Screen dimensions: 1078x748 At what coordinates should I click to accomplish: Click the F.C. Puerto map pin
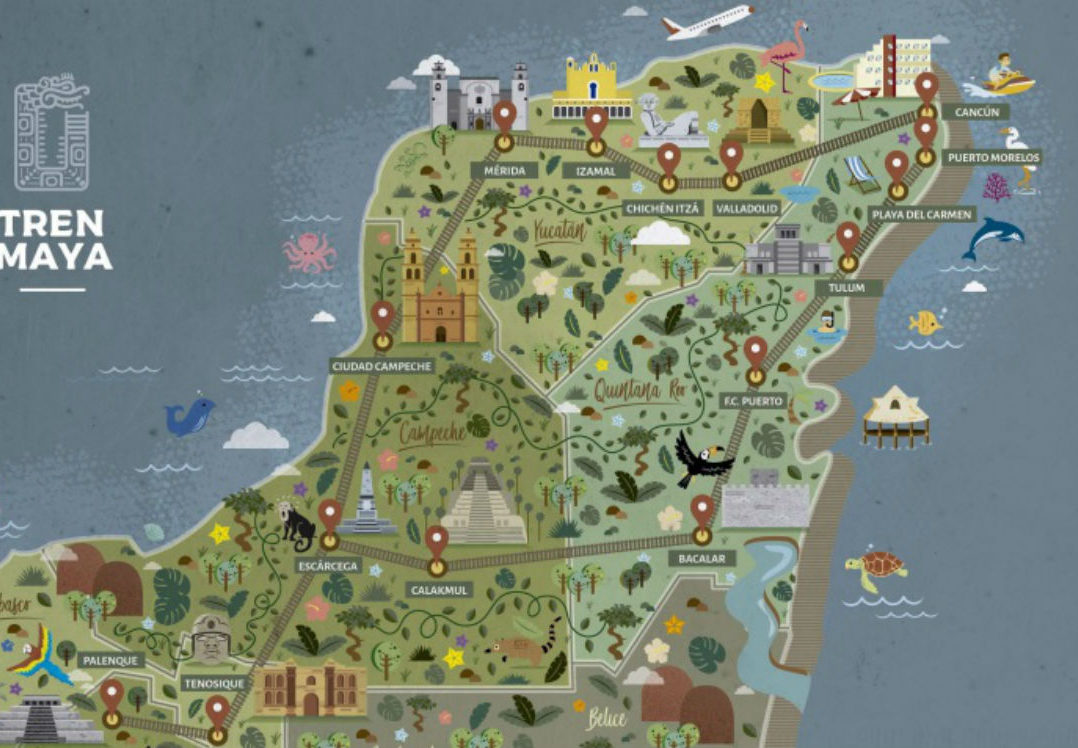coord(756,353)
